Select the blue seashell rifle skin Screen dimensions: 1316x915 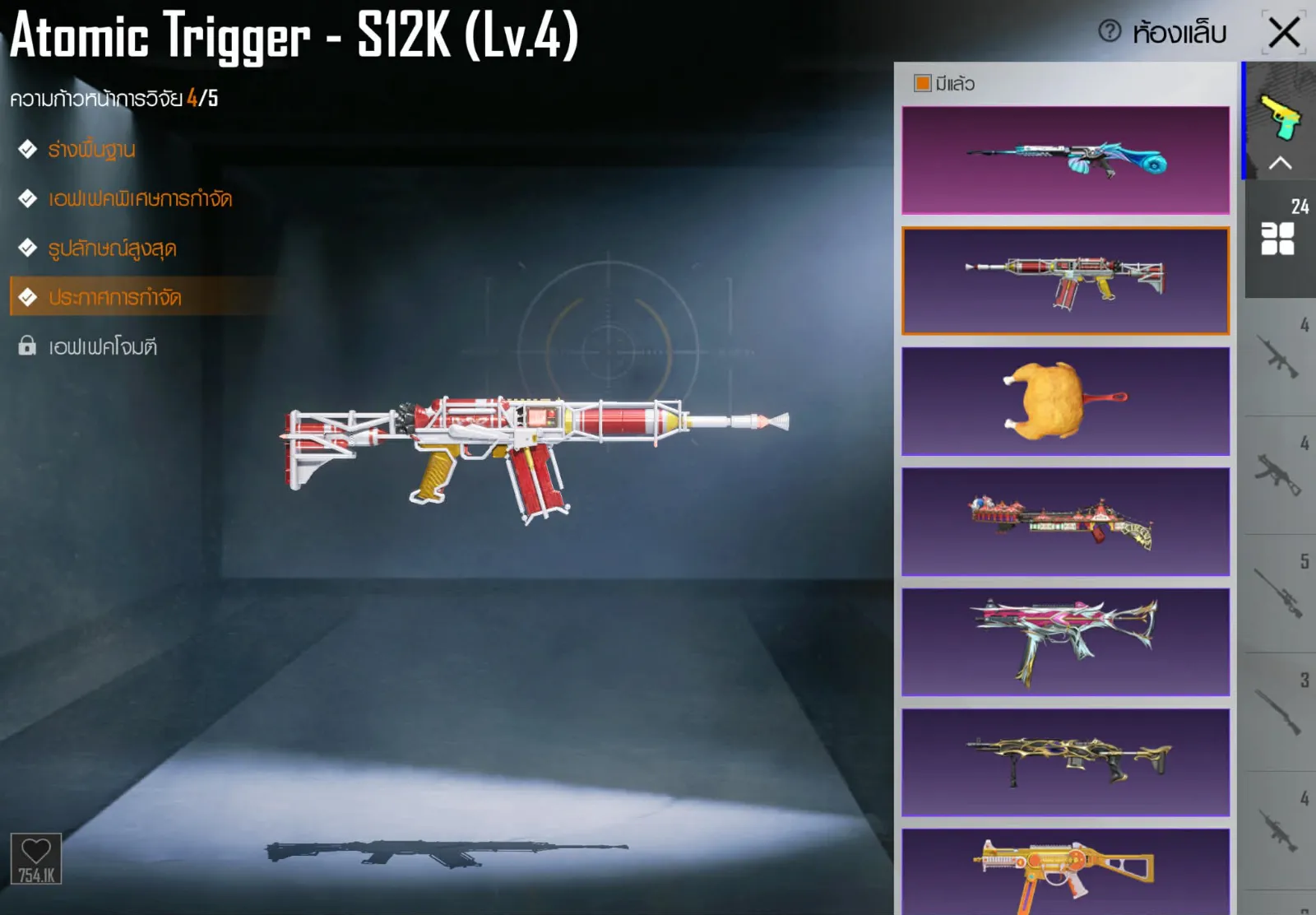click(1065, 160)
